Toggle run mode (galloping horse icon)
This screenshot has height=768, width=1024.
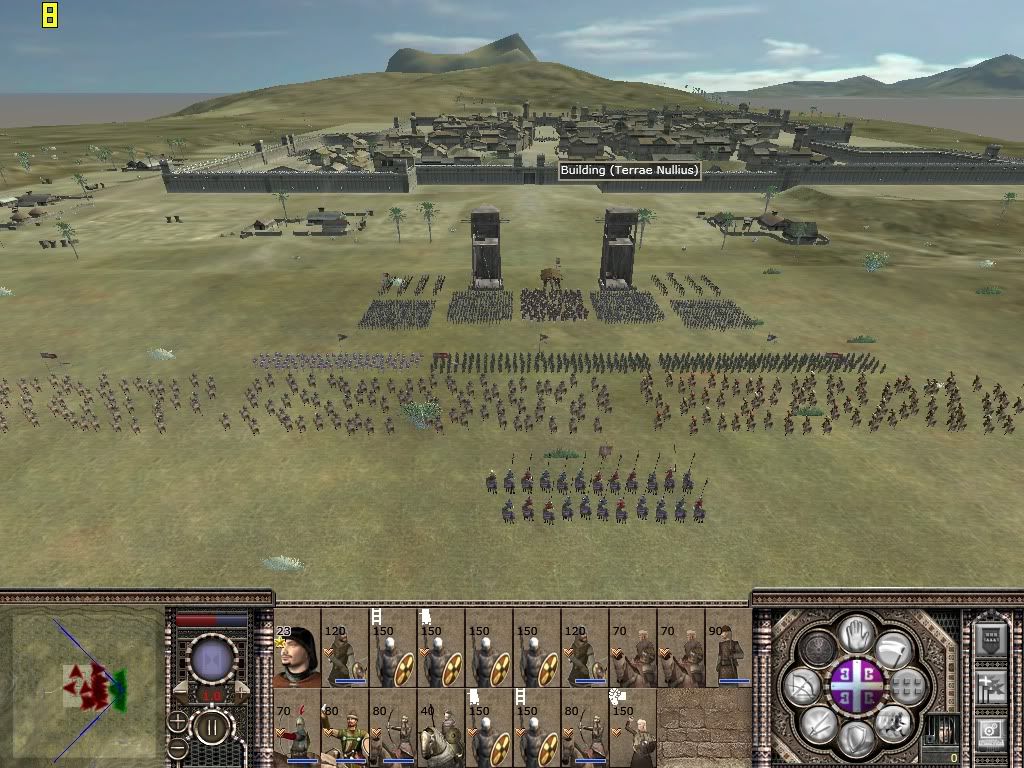[894, 722]
